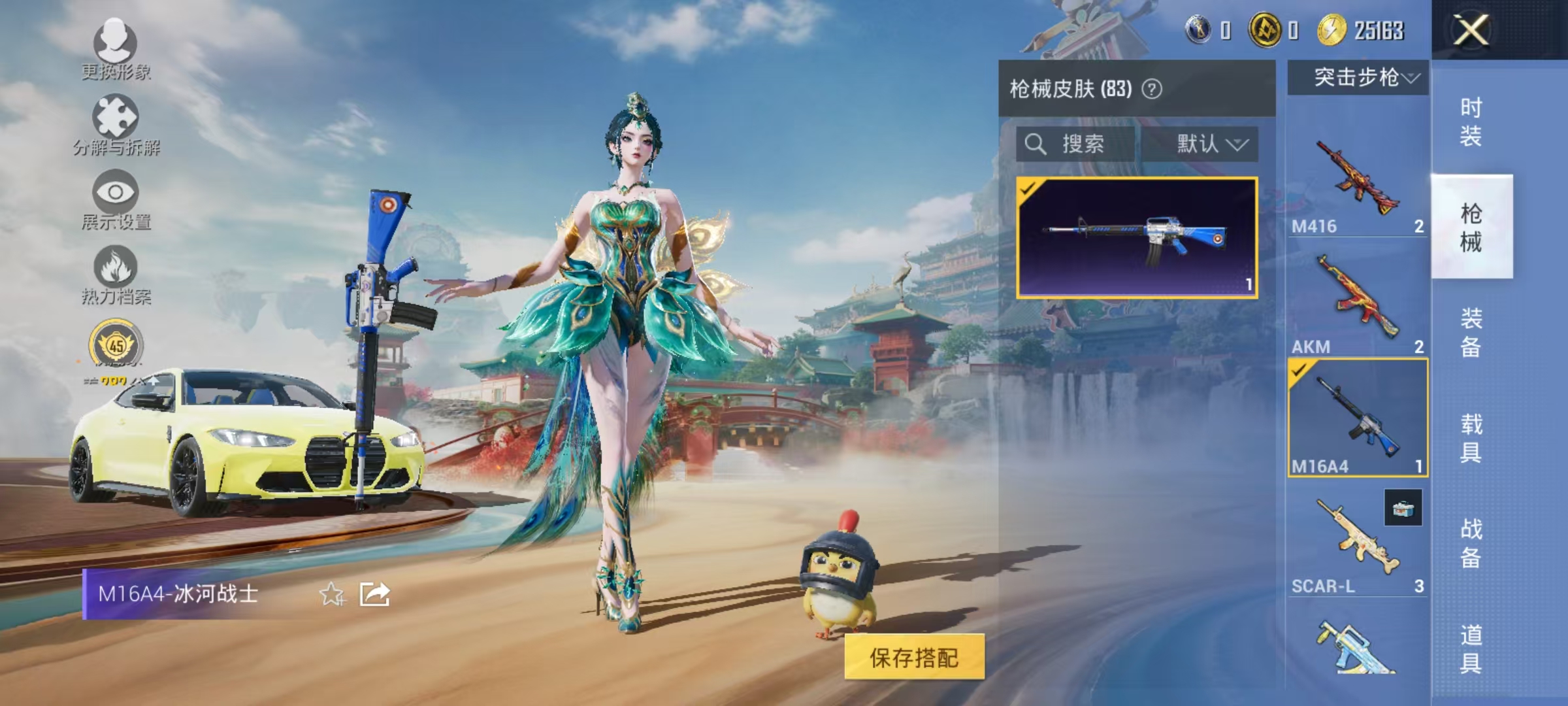This screenshot has width=1568, height=706.
Task: Open the search field magnifier in skins panel
Action: pos(1036,145)
